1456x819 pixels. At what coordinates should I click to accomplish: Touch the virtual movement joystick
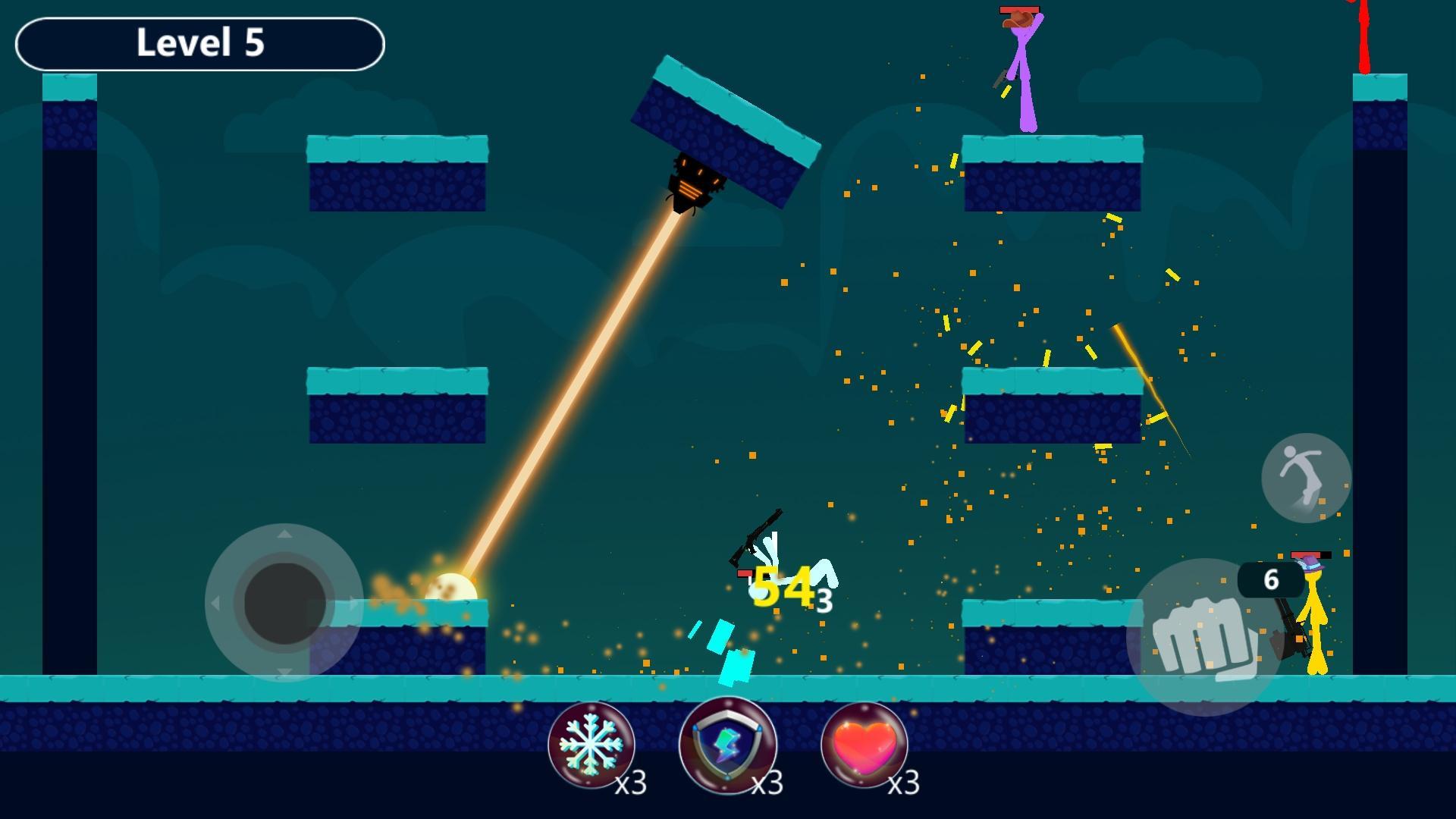pyautogui.click(x=284, y=603)
